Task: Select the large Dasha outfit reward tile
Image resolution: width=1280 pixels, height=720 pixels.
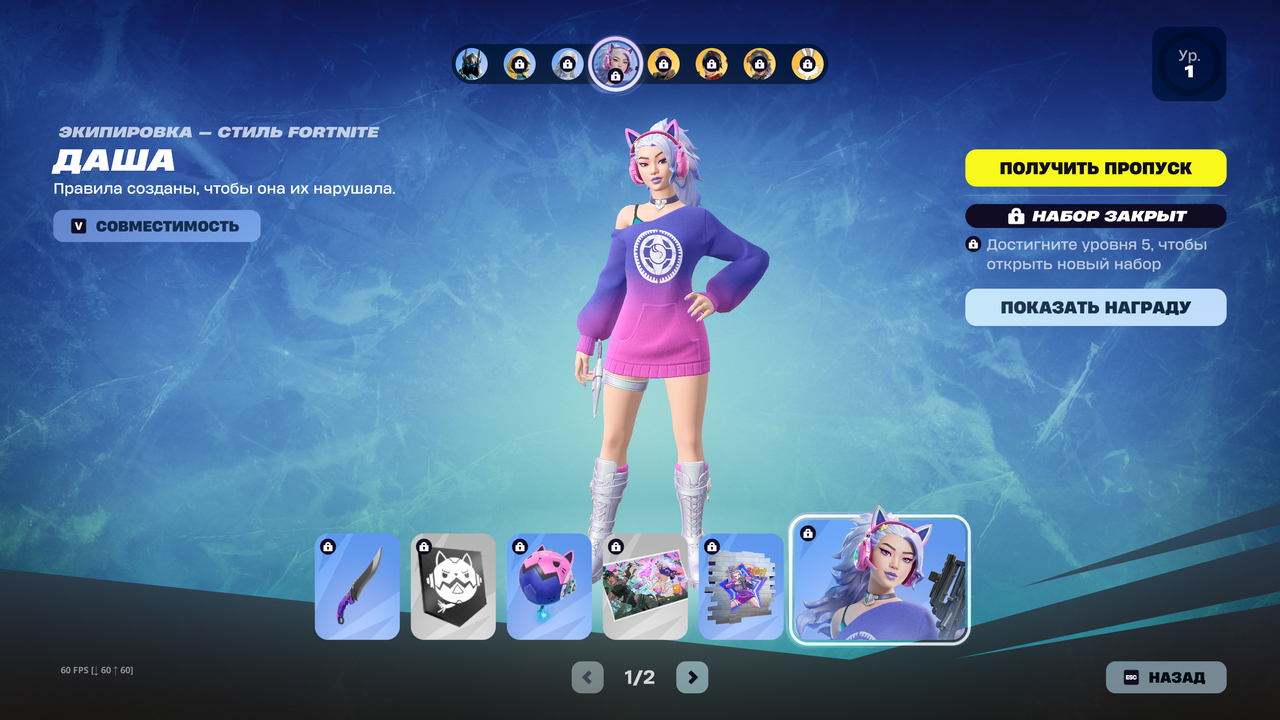Action: tap(880, 580)
